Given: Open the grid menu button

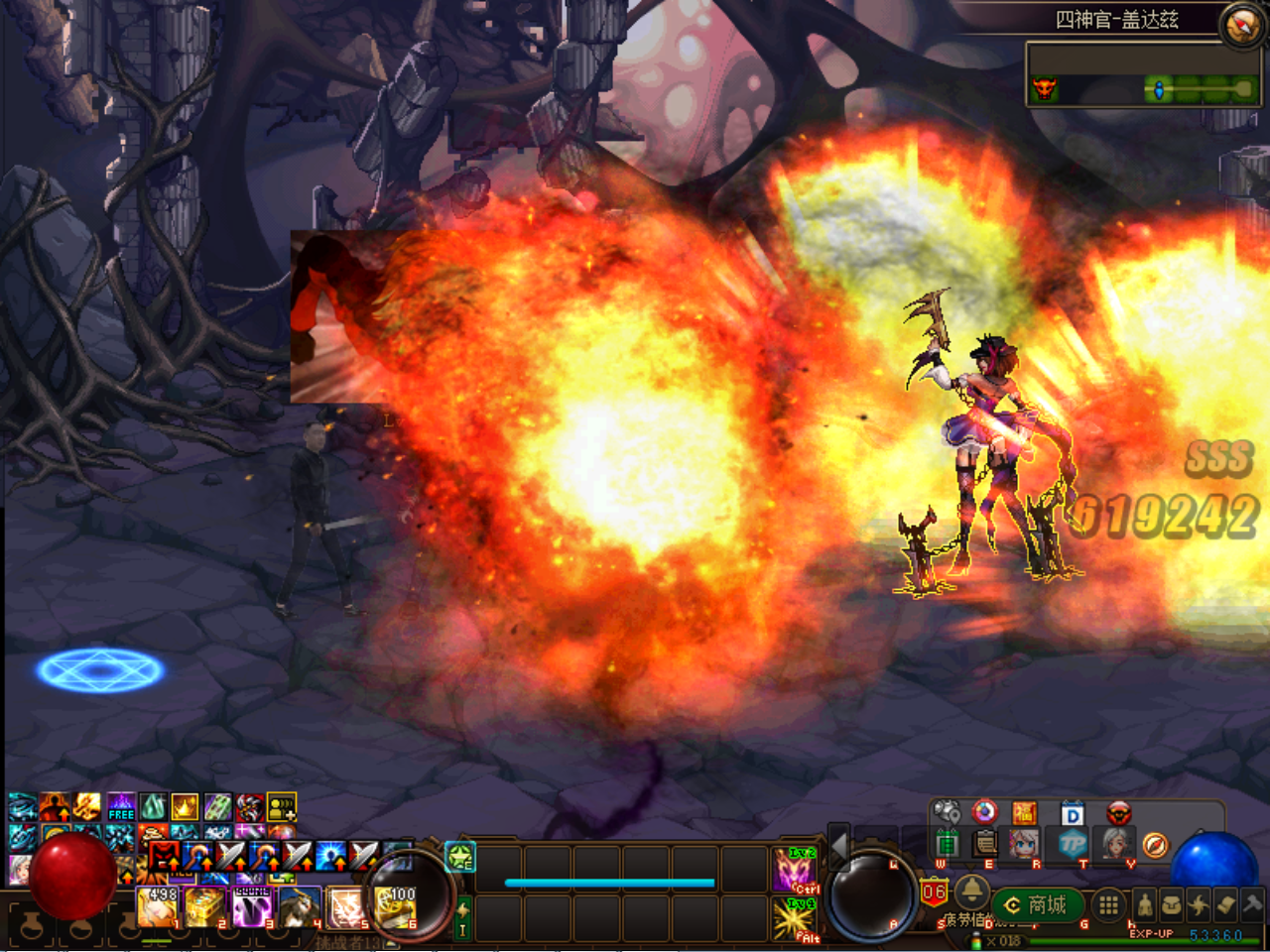Looking at the screenshot, I should tap(1108, 904).
